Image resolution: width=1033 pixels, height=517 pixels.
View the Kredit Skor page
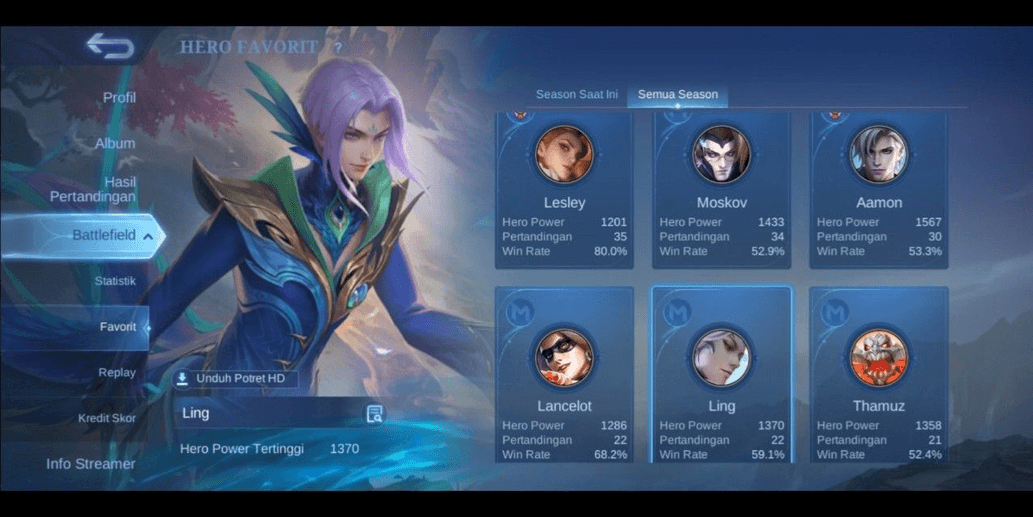[107, 418]
